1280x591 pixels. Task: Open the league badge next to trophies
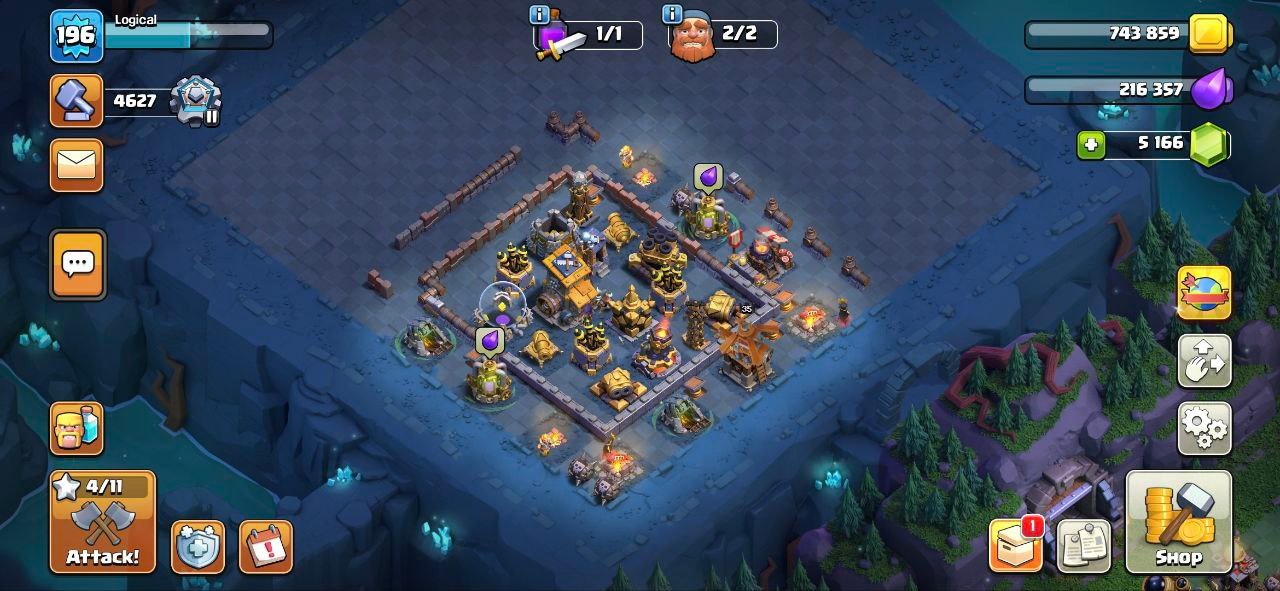pos(196,100)
